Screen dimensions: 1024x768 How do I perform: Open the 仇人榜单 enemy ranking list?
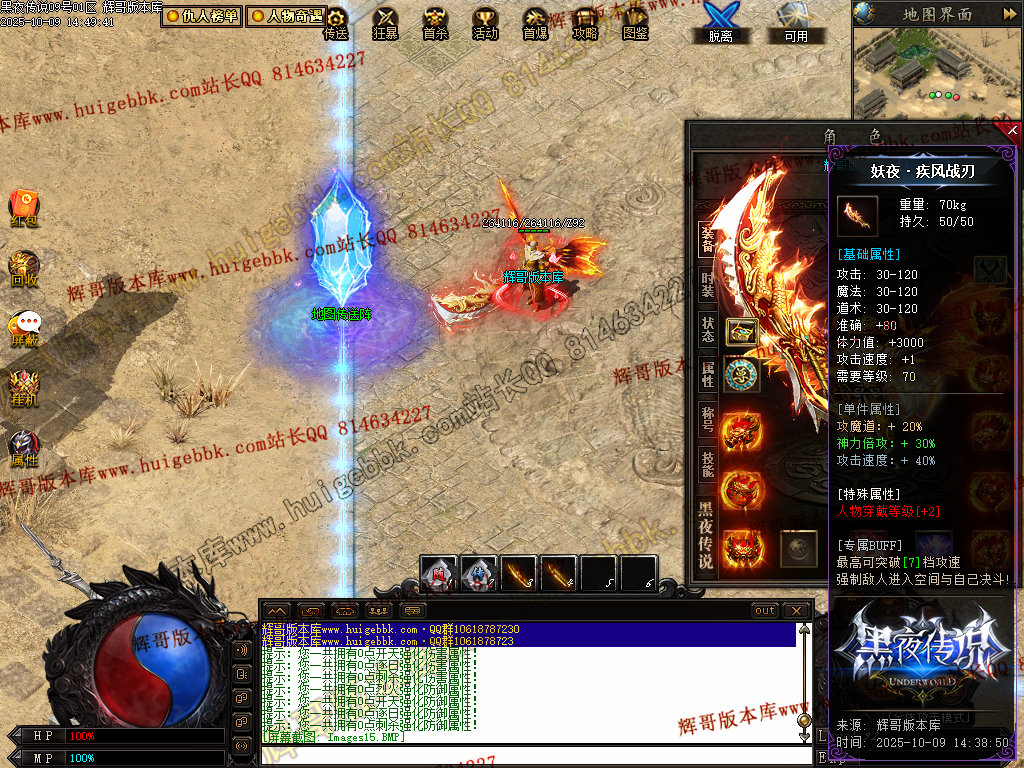pos(202,16)
